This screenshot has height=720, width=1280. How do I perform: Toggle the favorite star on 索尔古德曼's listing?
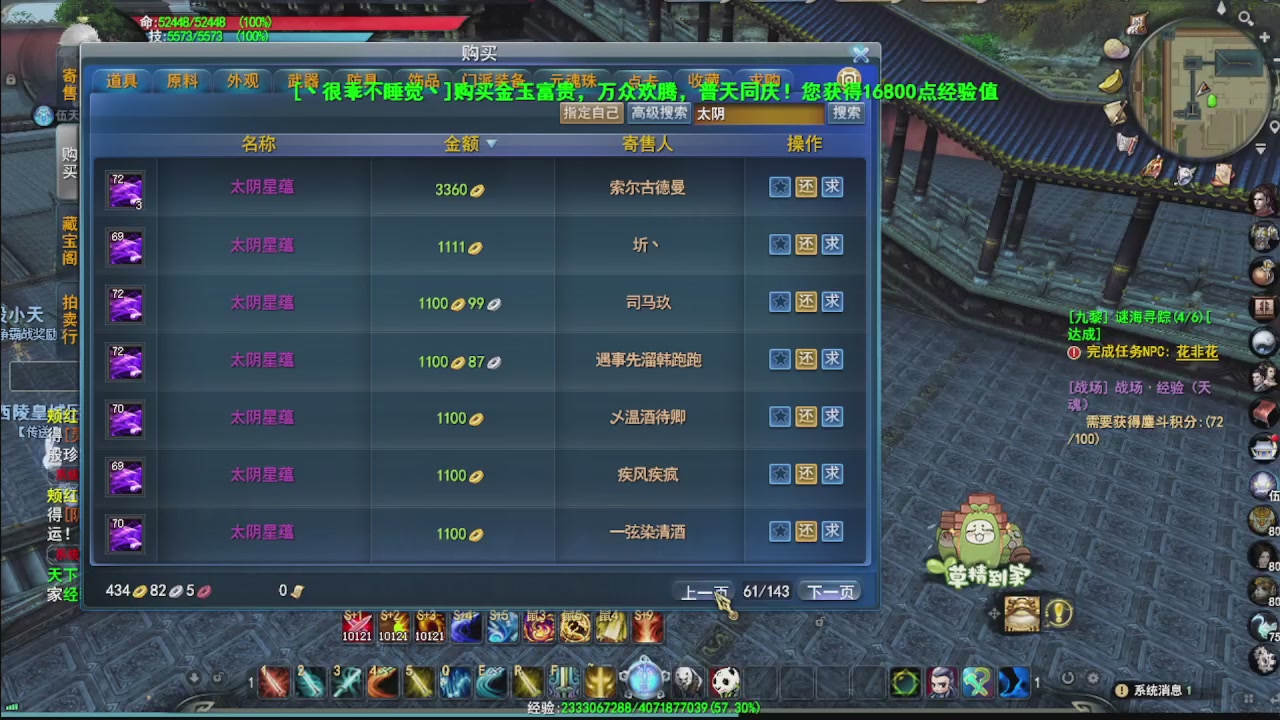(x=779, y=187)
